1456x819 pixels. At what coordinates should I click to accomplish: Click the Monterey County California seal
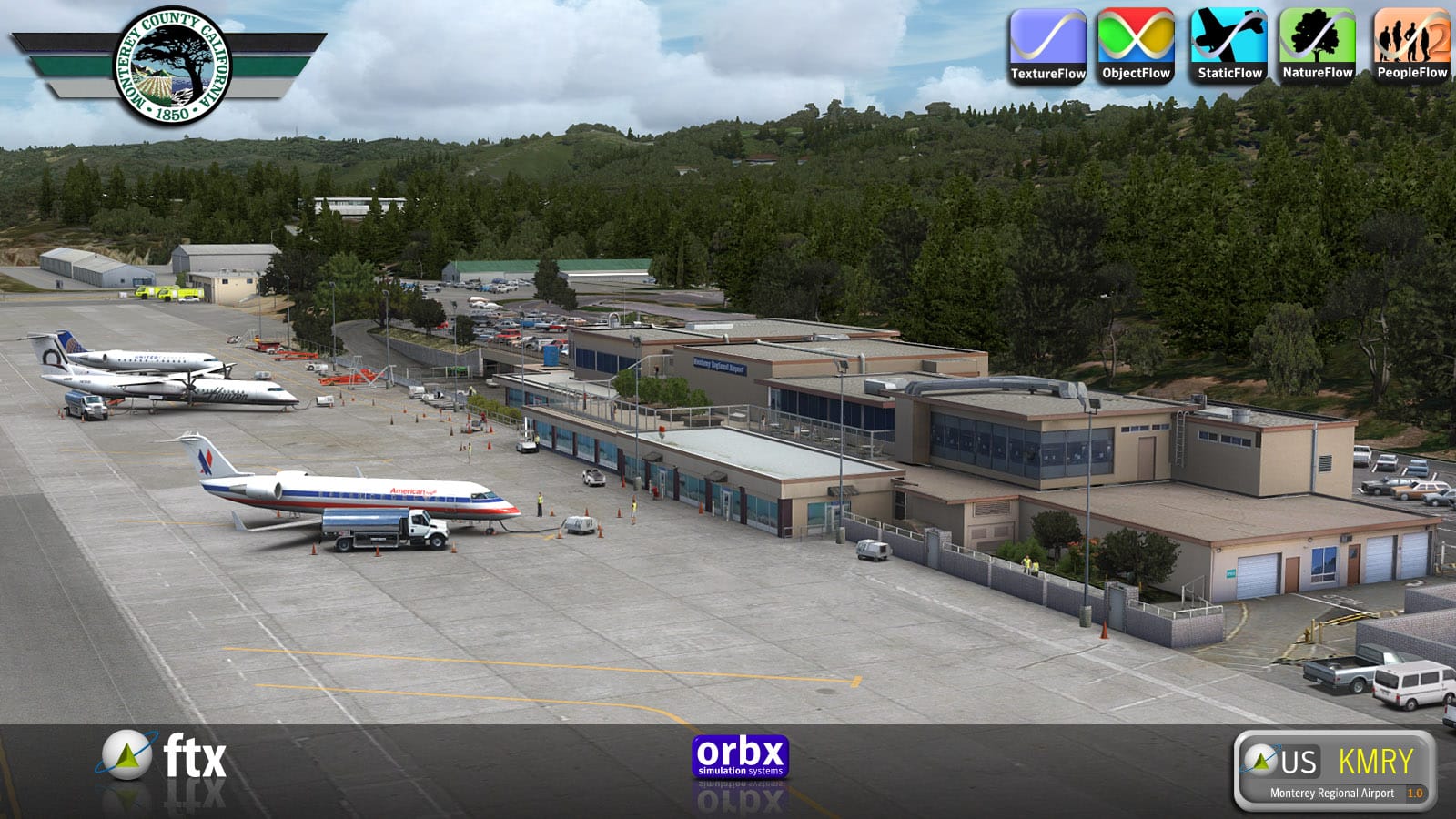pyautogui.click(x=172, y=66)
